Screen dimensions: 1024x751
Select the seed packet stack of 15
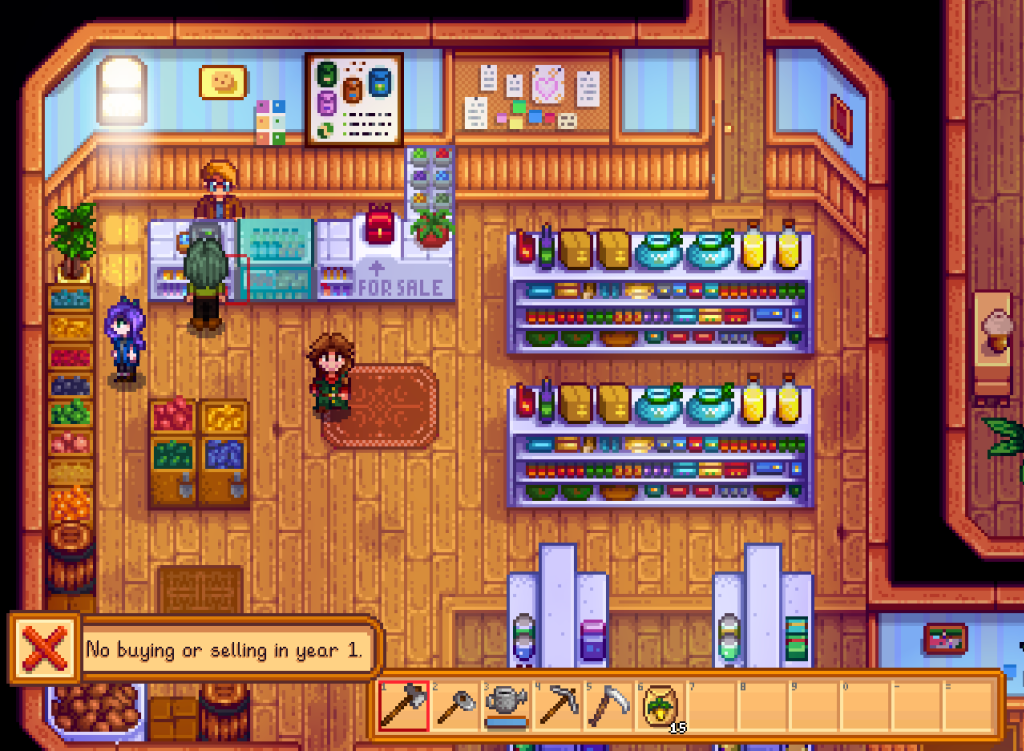(x=661, y=706)
